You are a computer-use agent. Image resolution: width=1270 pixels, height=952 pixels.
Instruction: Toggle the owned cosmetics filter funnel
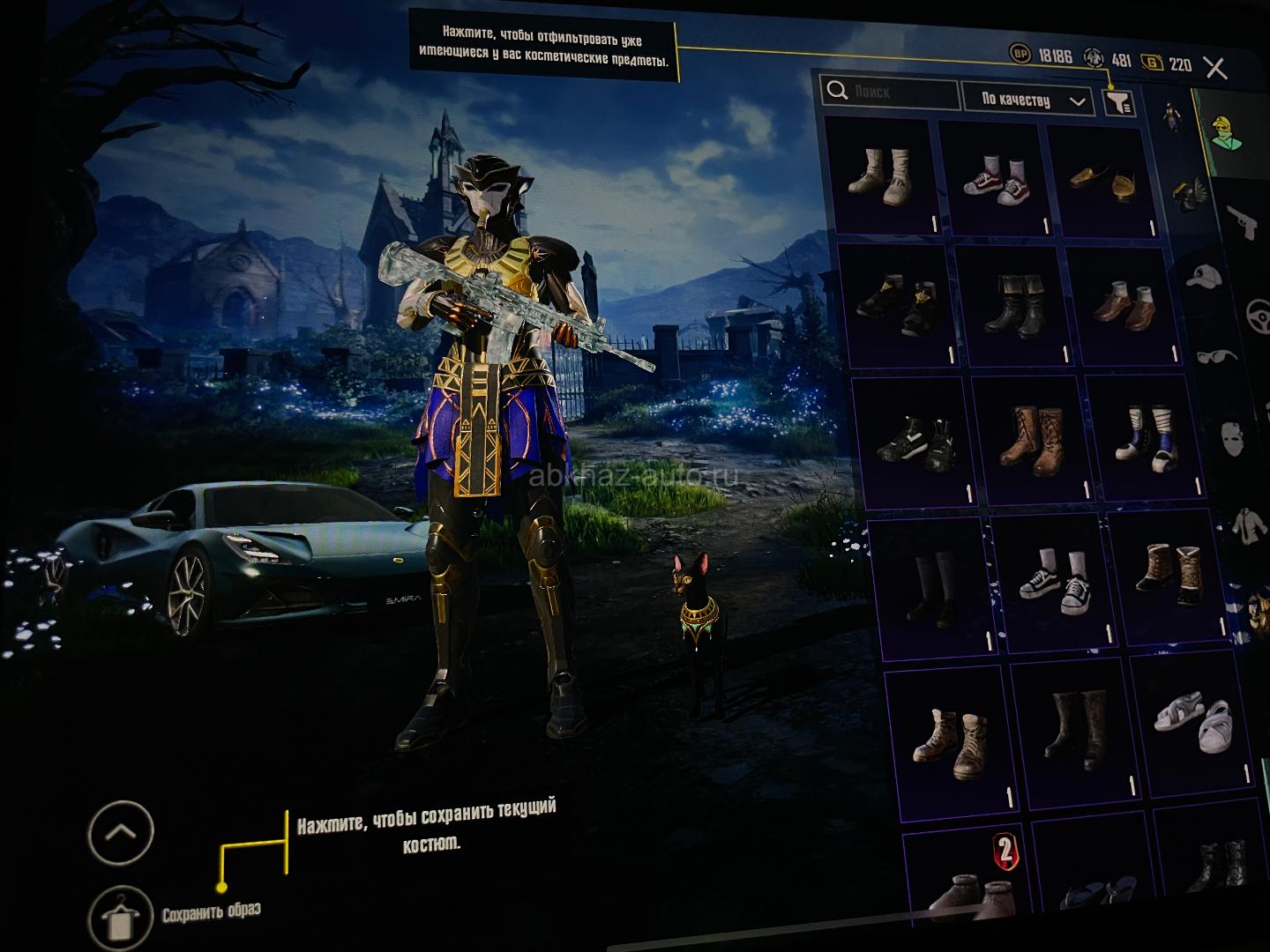1119,103
